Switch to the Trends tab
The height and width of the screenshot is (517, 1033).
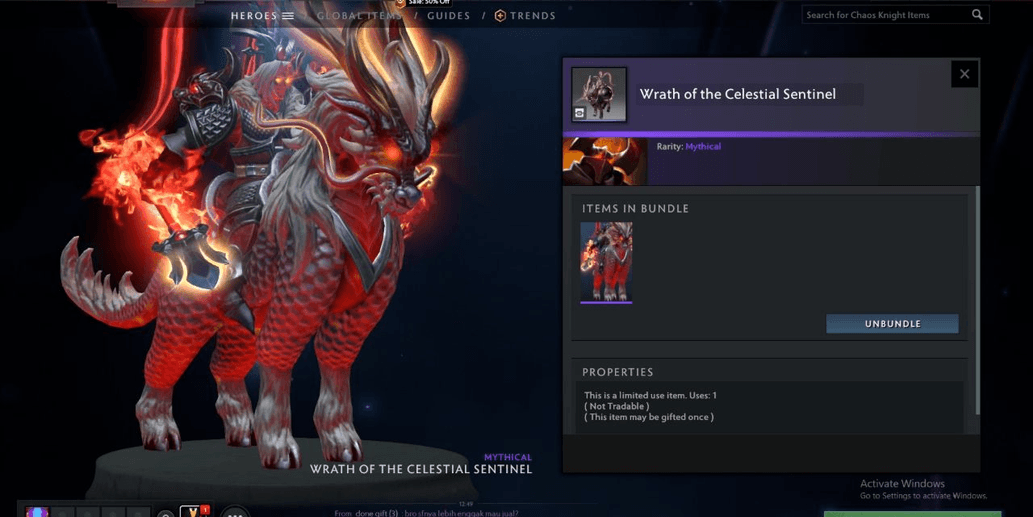(525, 16)
